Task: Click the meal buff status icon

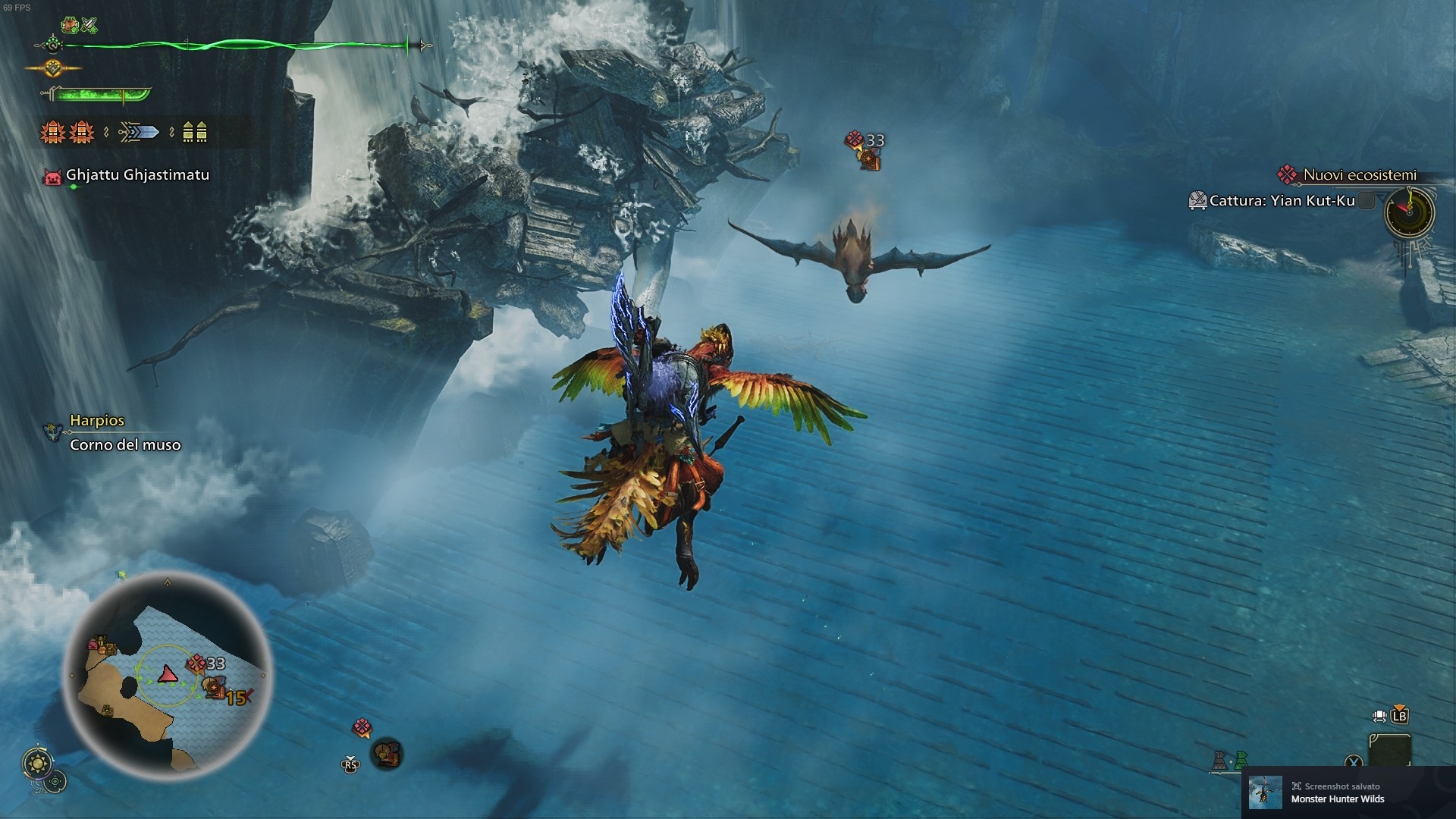Action: pos(71,25)
